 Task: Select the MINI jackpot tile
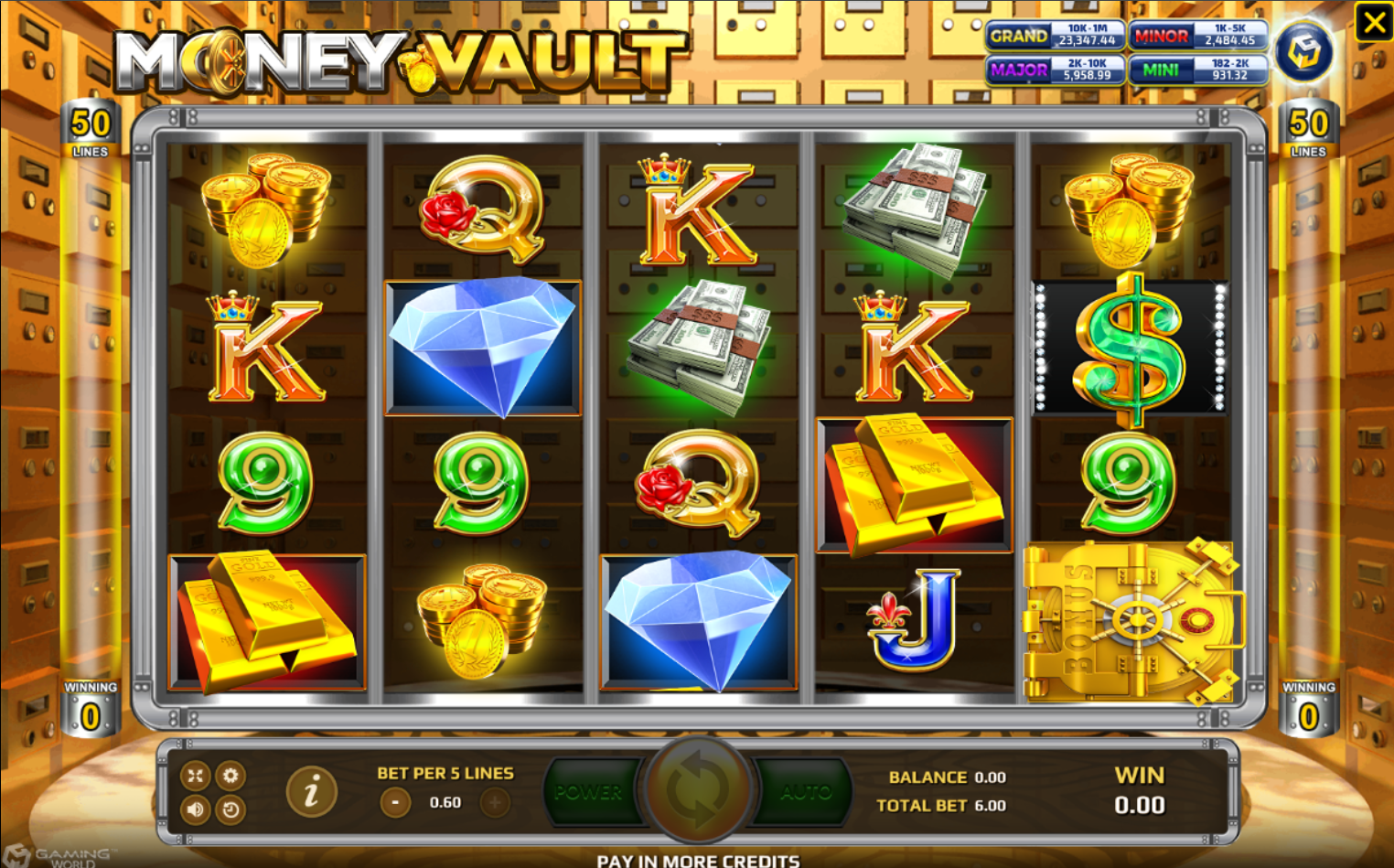coord(1198,69)
